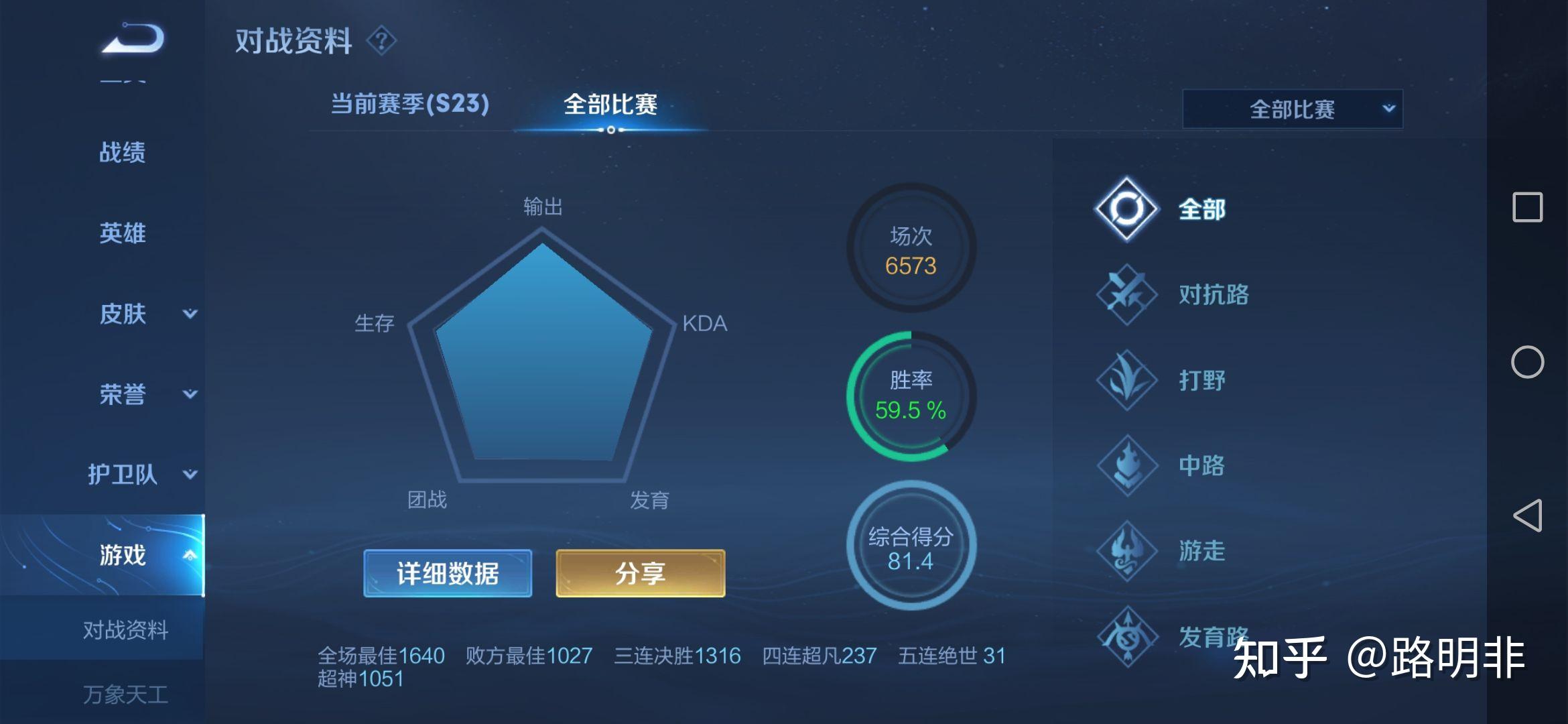
Task: Expand the 护卫队 guard team menu
Action: [142, 475]
